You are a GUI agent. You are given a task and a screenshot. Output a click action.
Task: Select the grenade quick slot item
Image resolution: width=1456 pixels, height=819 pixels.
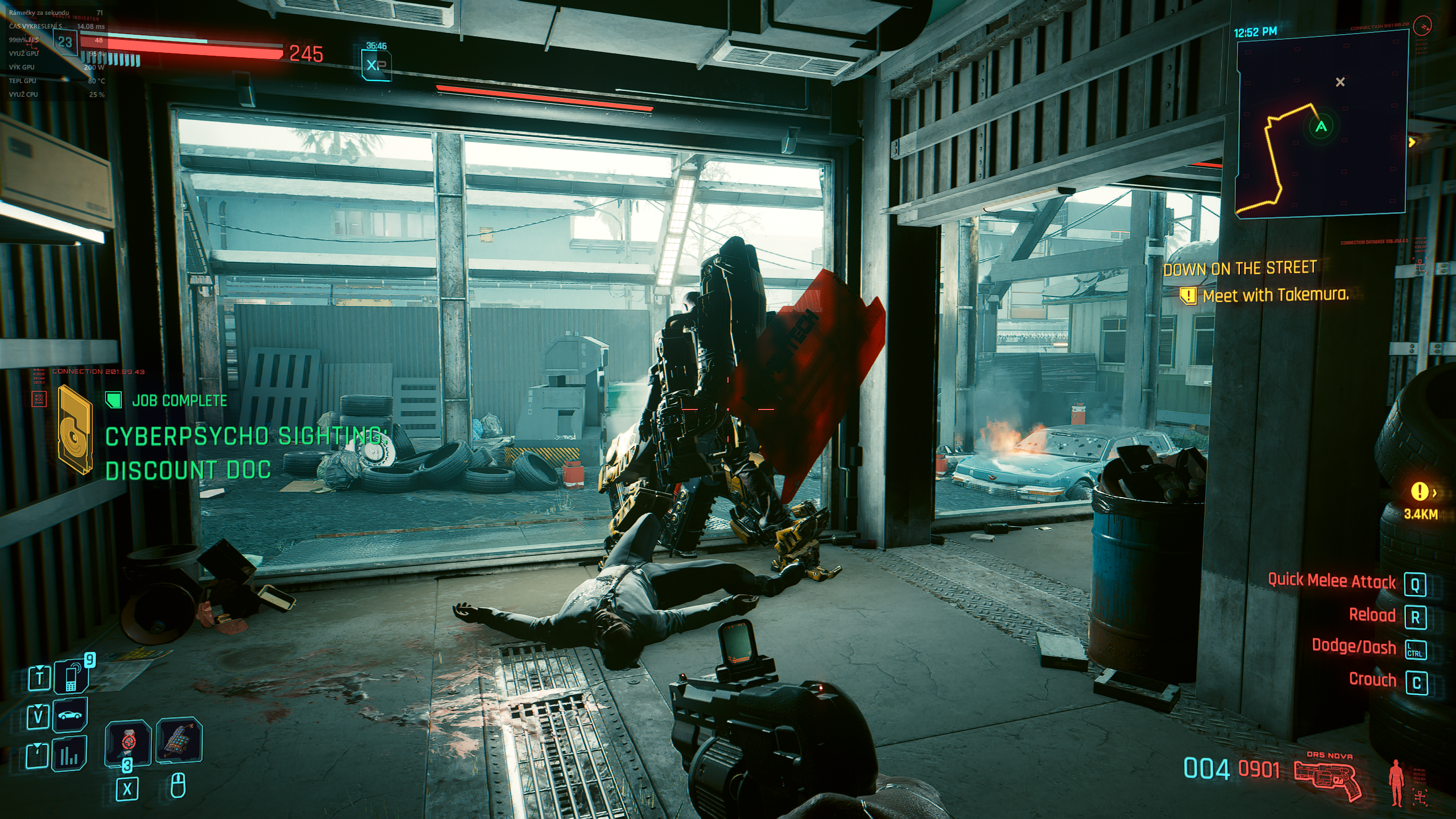(x=179, y=741)
